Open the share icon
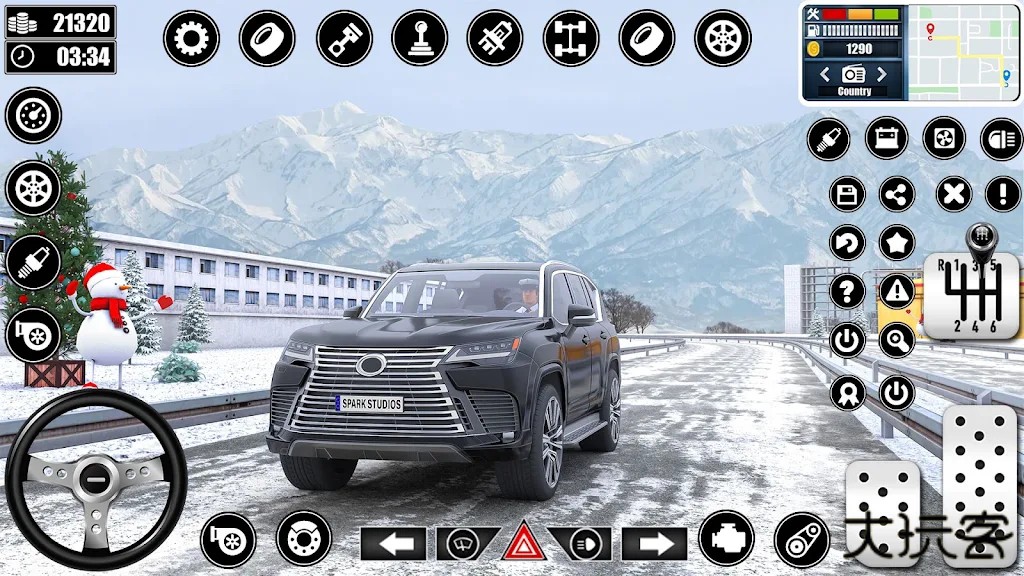 click(897, 193)
